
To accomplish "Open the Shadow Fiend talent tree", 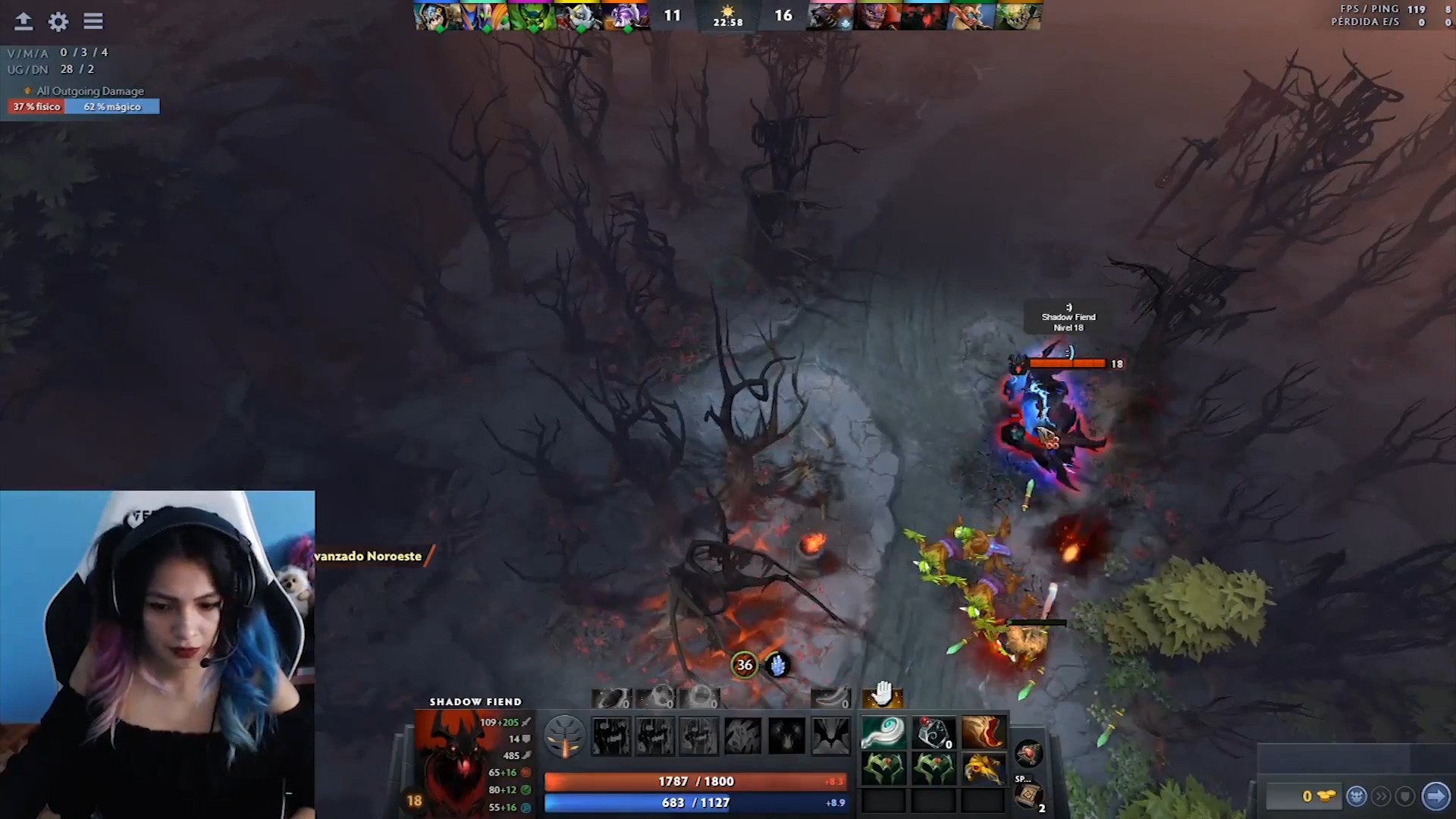I will coord(565,736).
